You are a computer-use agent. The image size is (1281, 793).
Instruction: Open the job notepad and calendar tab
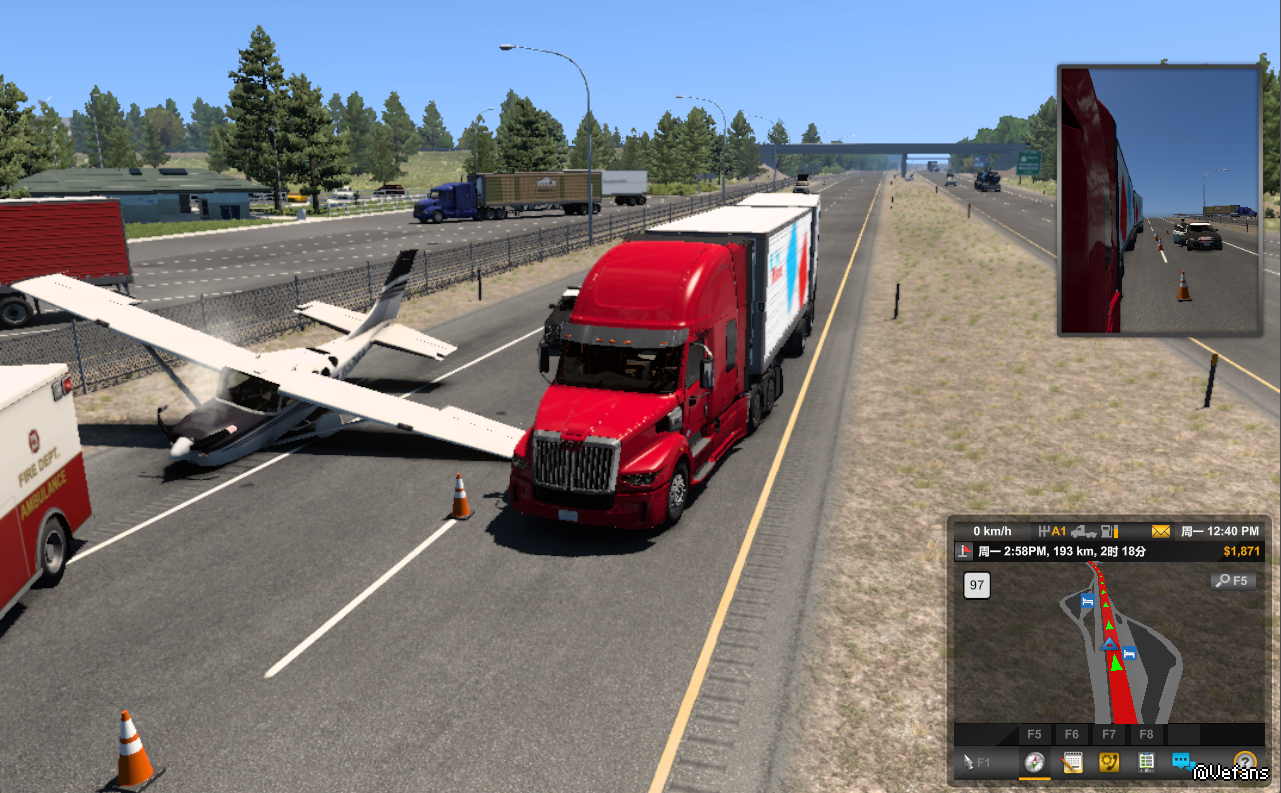1072,762
